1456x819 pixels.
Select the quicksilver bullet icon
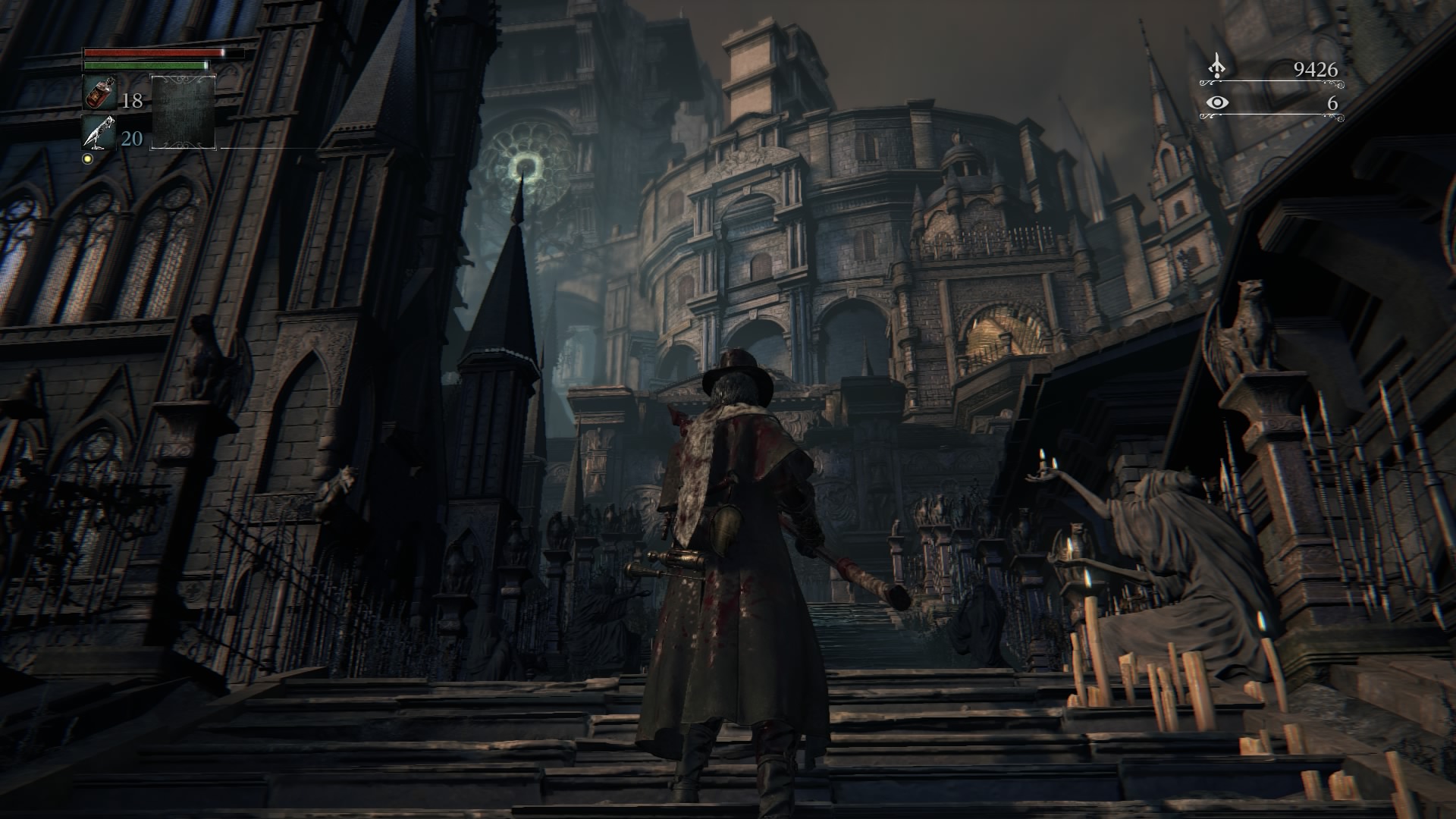tap(99, 132)
